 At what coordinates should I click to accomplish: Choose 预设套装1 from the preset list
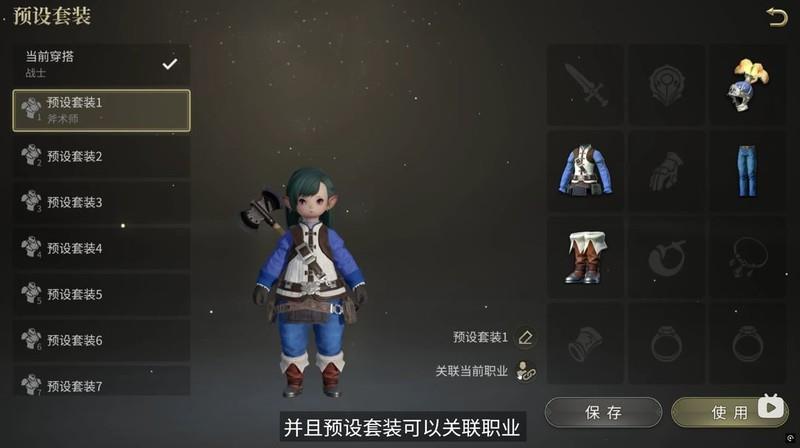tap(101, 110)
